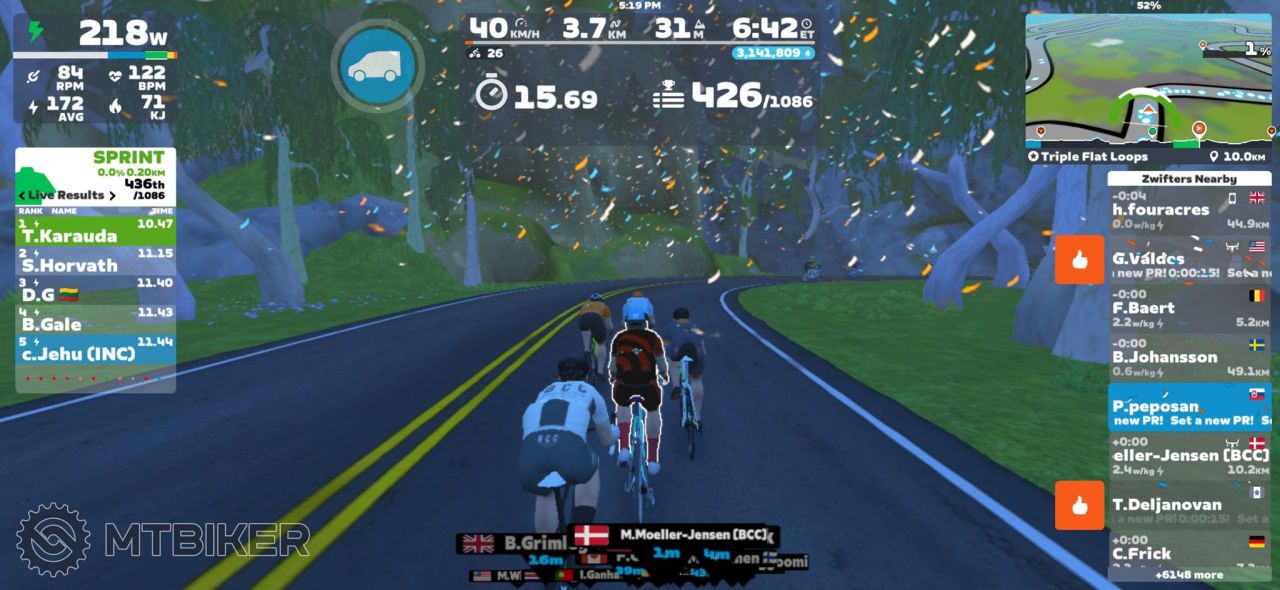
Task: Pick C.Frick in the nearby list
Action: 1188,553
